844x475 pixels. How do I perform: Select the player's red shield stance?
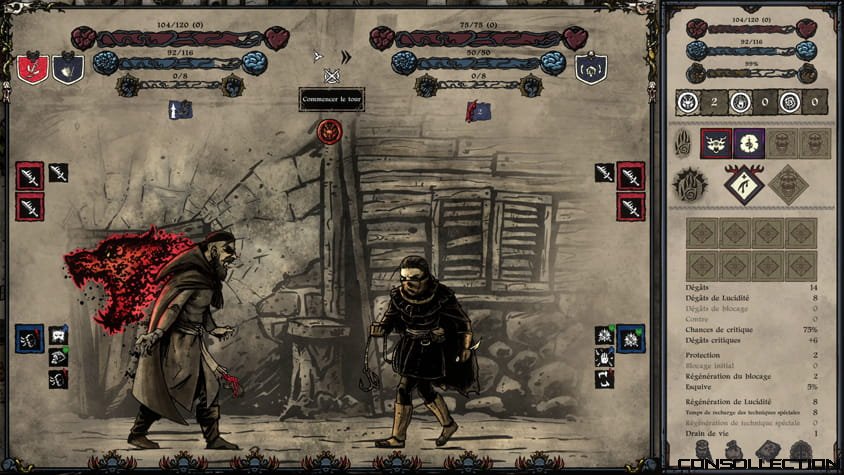(33, 68)
